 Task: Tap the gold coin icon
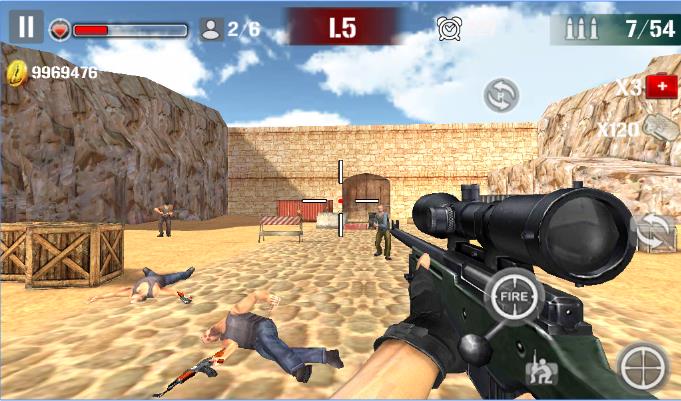click(17, 72)
